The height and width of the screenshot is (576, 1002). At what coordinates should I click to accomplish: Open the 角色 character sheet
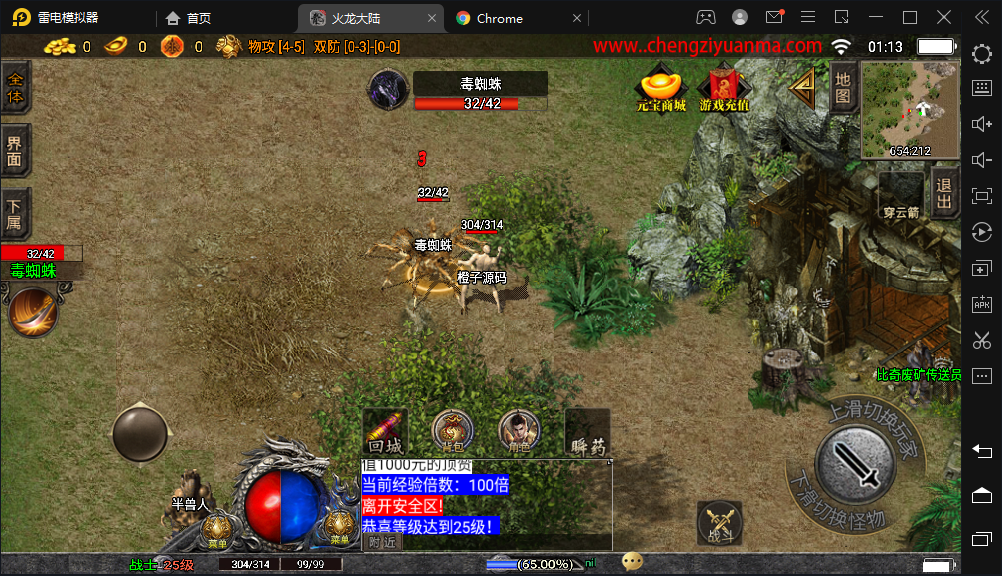(518, 431)
